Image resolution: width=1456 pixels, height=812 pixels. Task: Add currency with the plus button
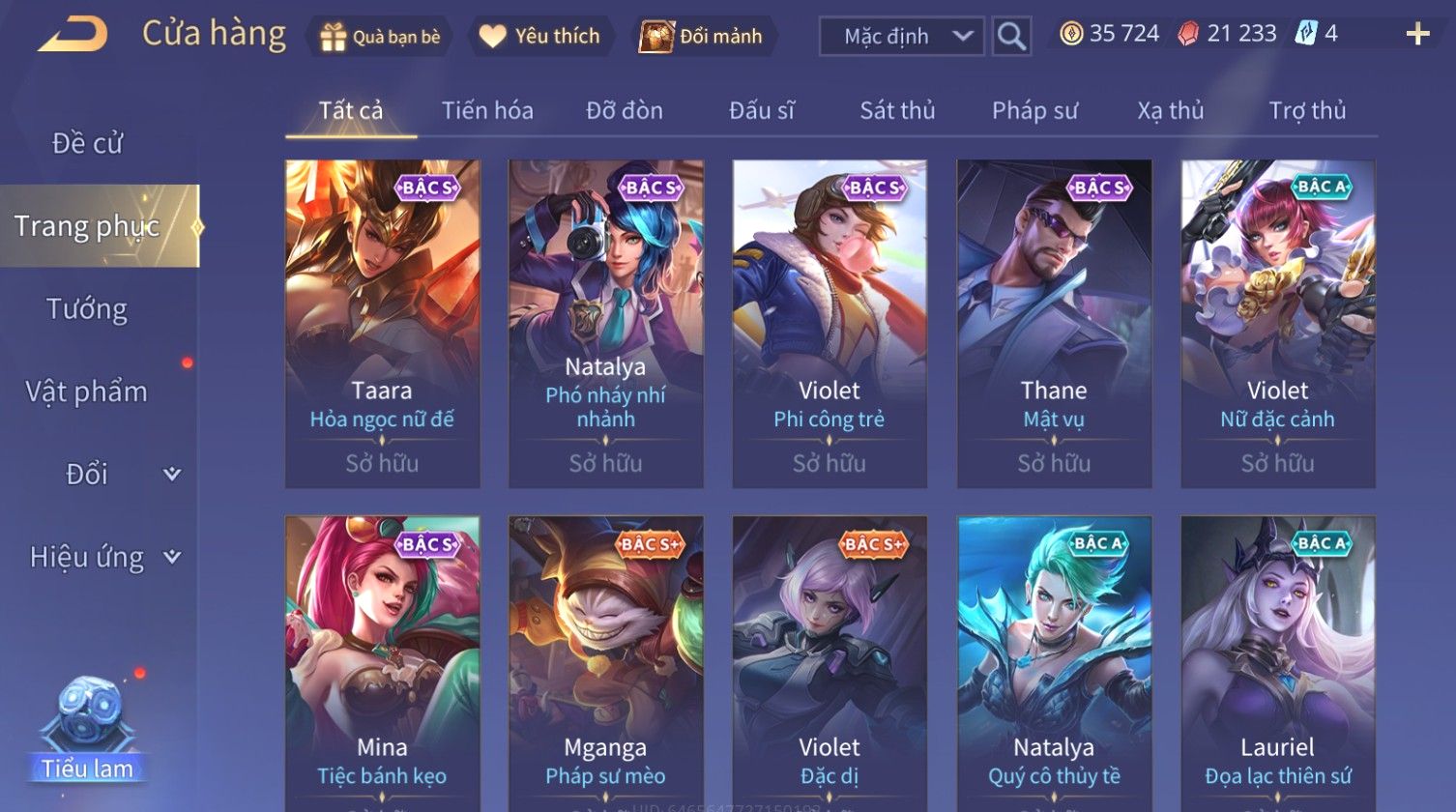point(1417,35)
